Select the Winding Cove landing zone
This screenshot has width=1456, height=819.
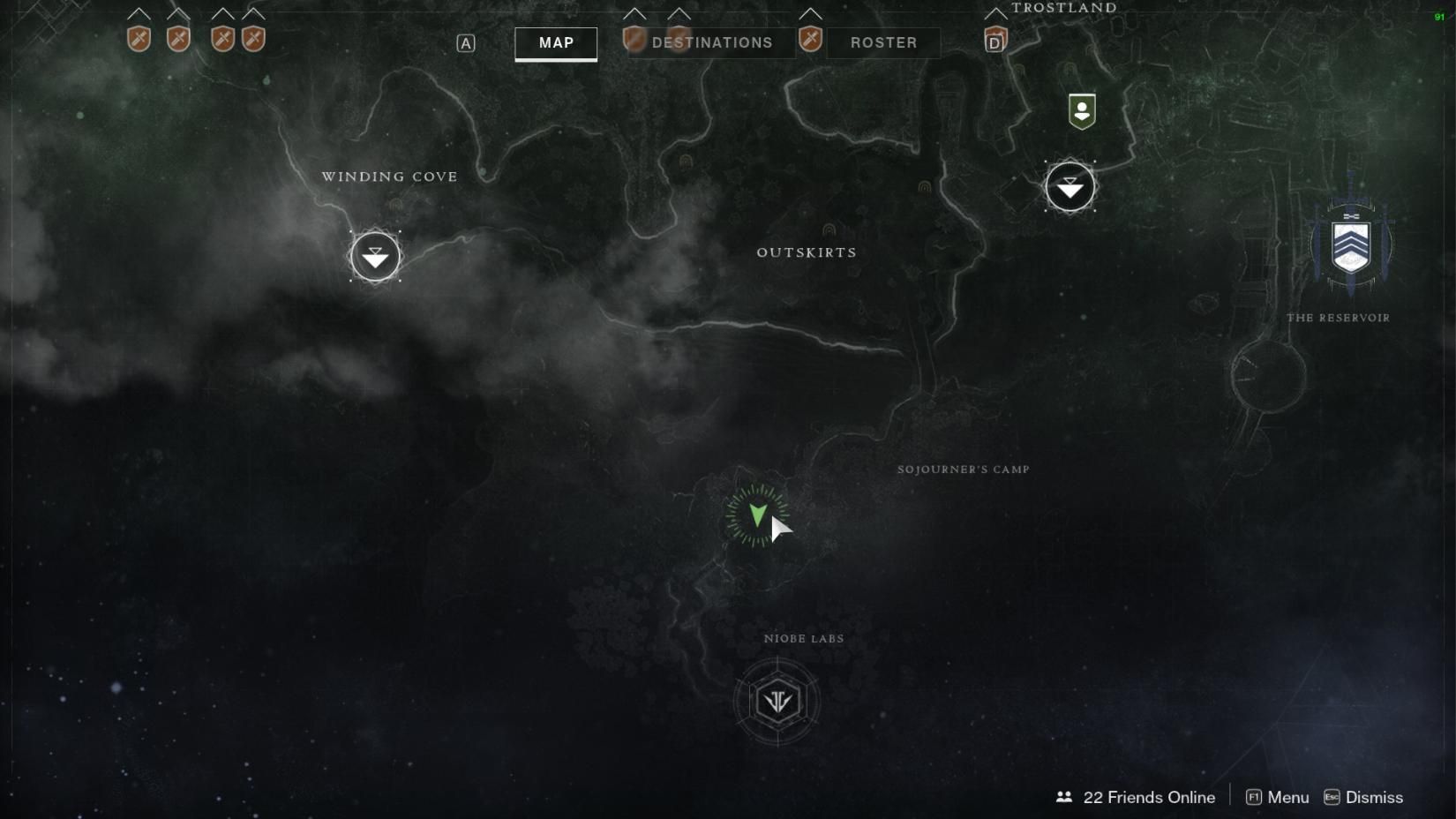point(376,257)
